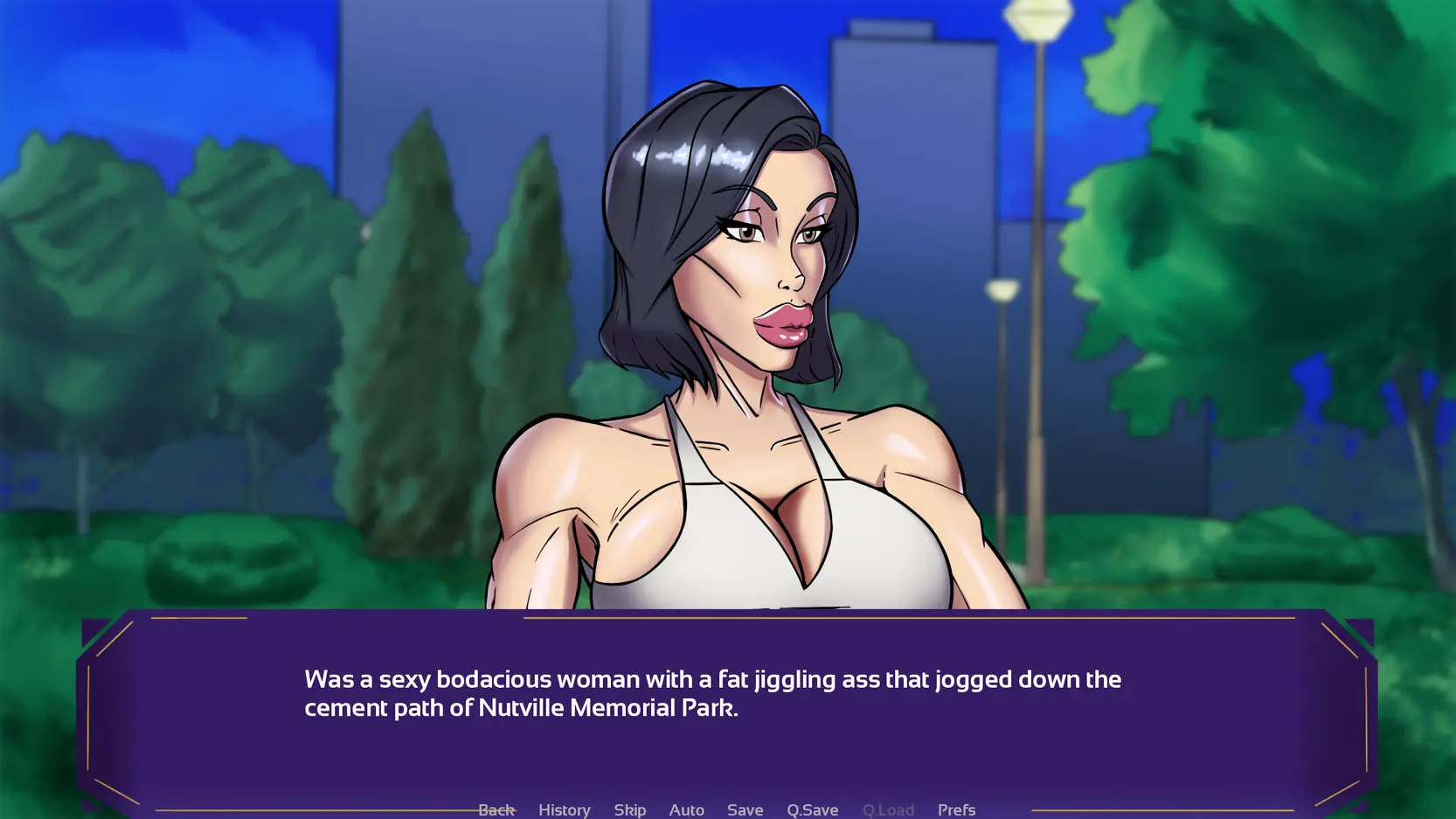Toggle Auto advance mode
The image size is (1456, 819).
(686, 809)
